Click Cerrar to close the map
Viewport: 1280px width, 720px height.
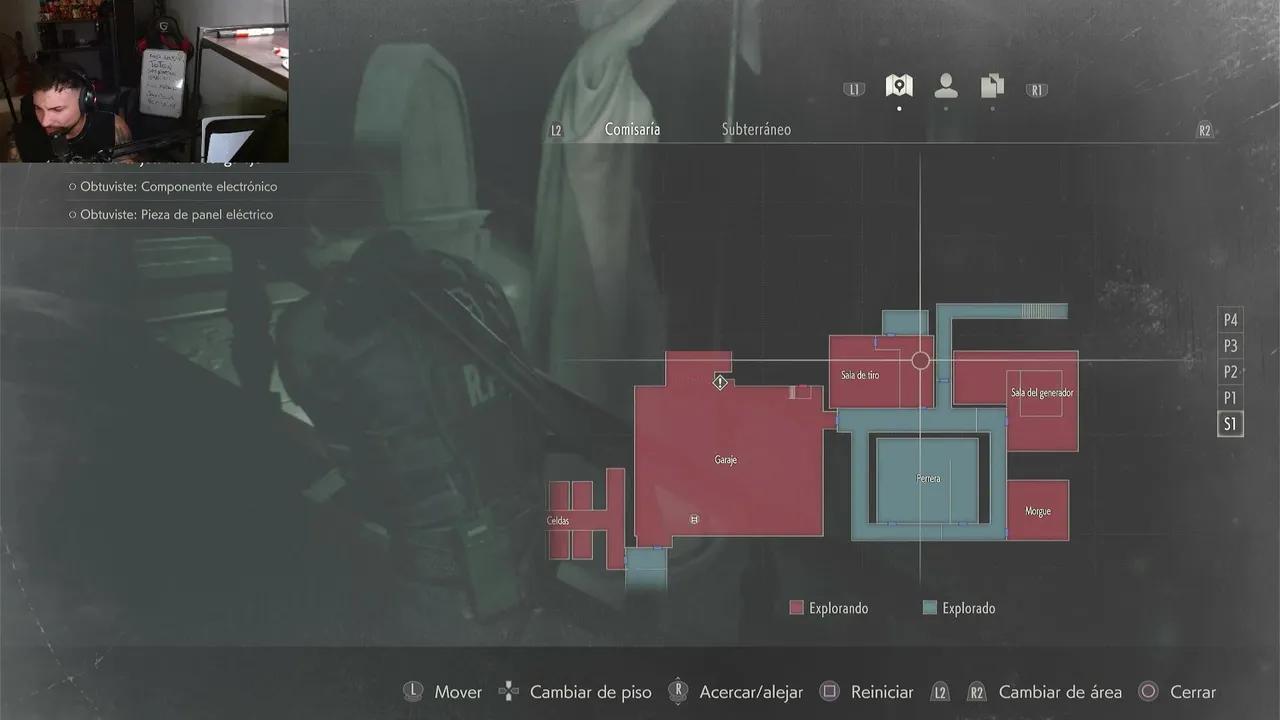coord(1192,691)
